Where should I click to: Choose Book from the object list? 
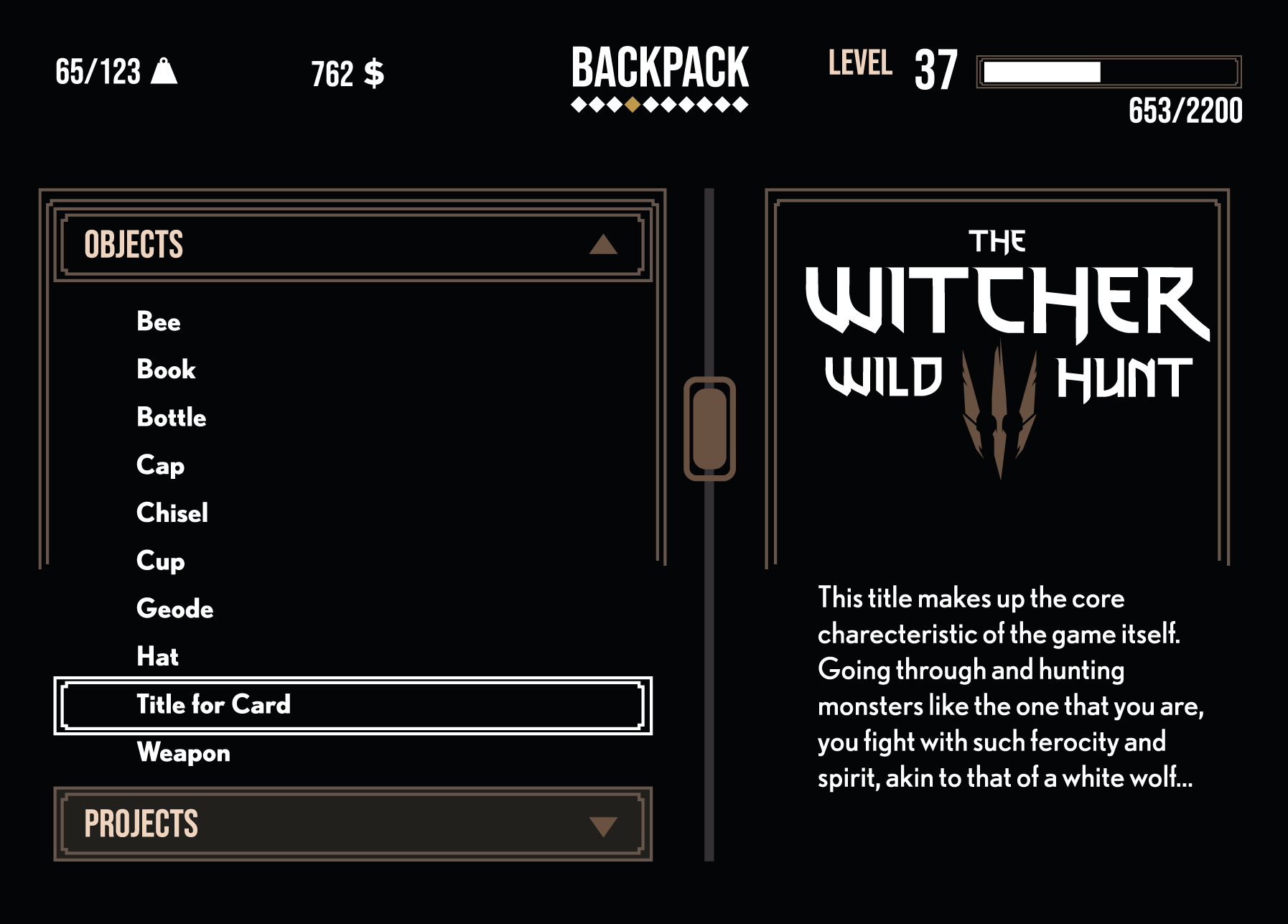tap(166, 370)
